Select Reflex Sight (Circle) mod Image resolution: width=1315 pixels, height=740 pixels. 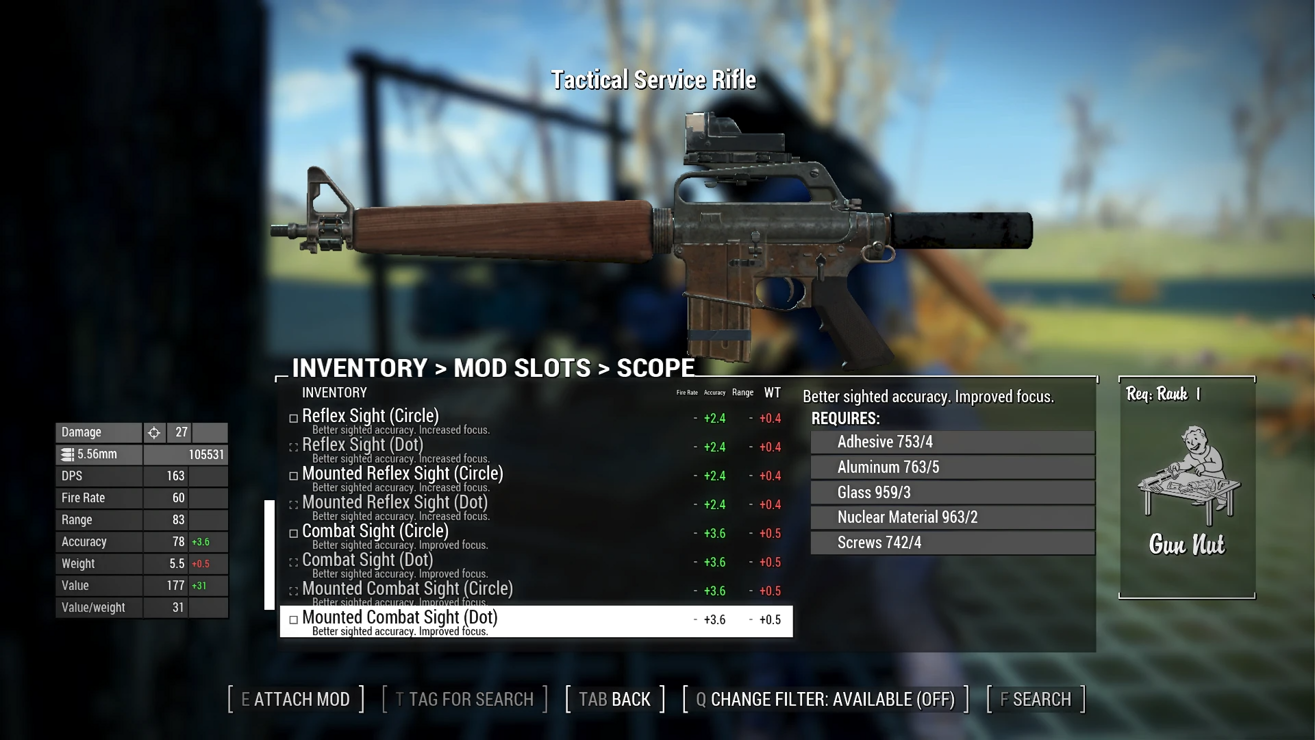(370, 416)
